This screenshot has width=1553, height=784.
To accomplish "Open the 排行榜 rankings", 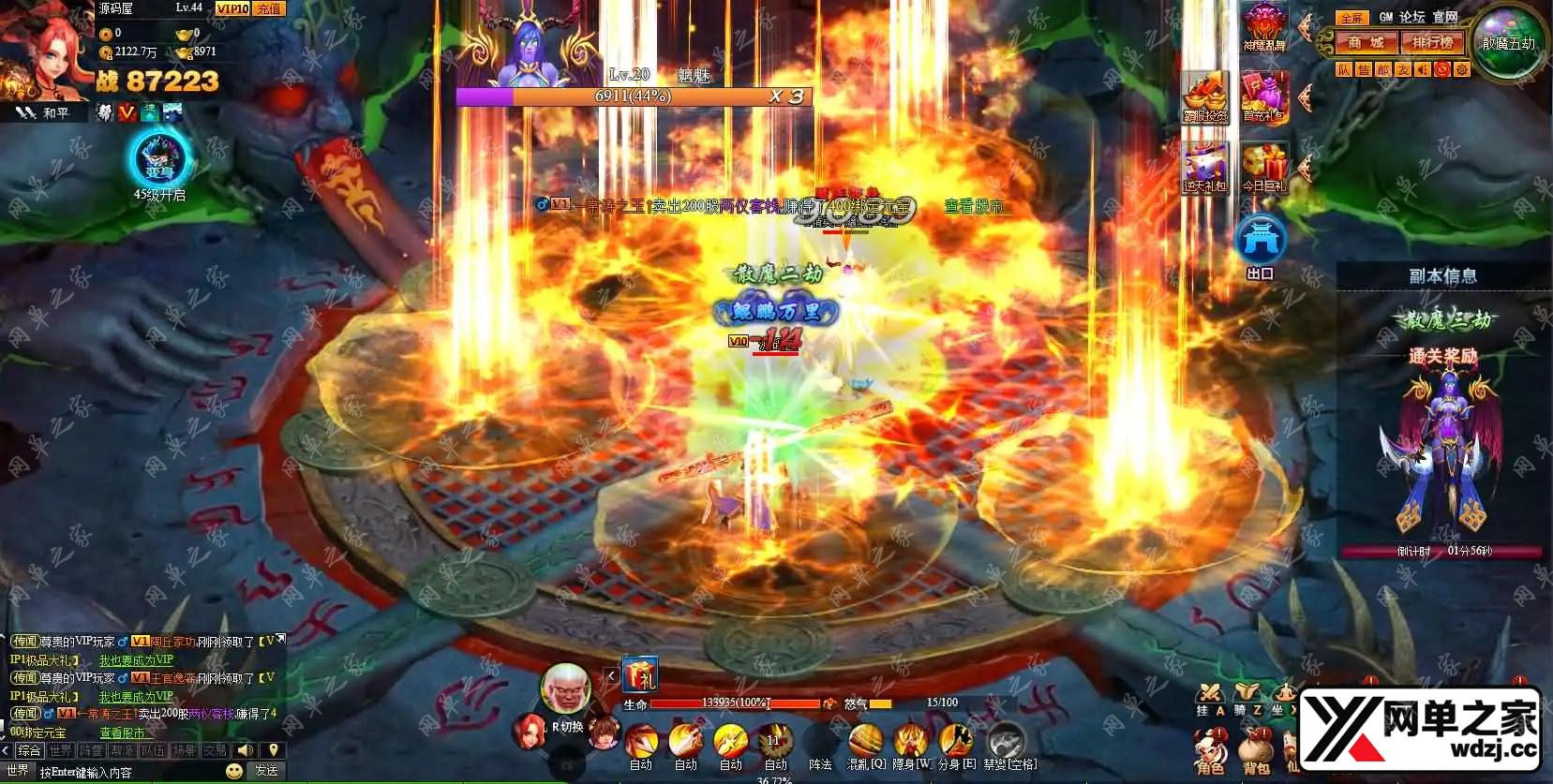I will point(1433,43).
